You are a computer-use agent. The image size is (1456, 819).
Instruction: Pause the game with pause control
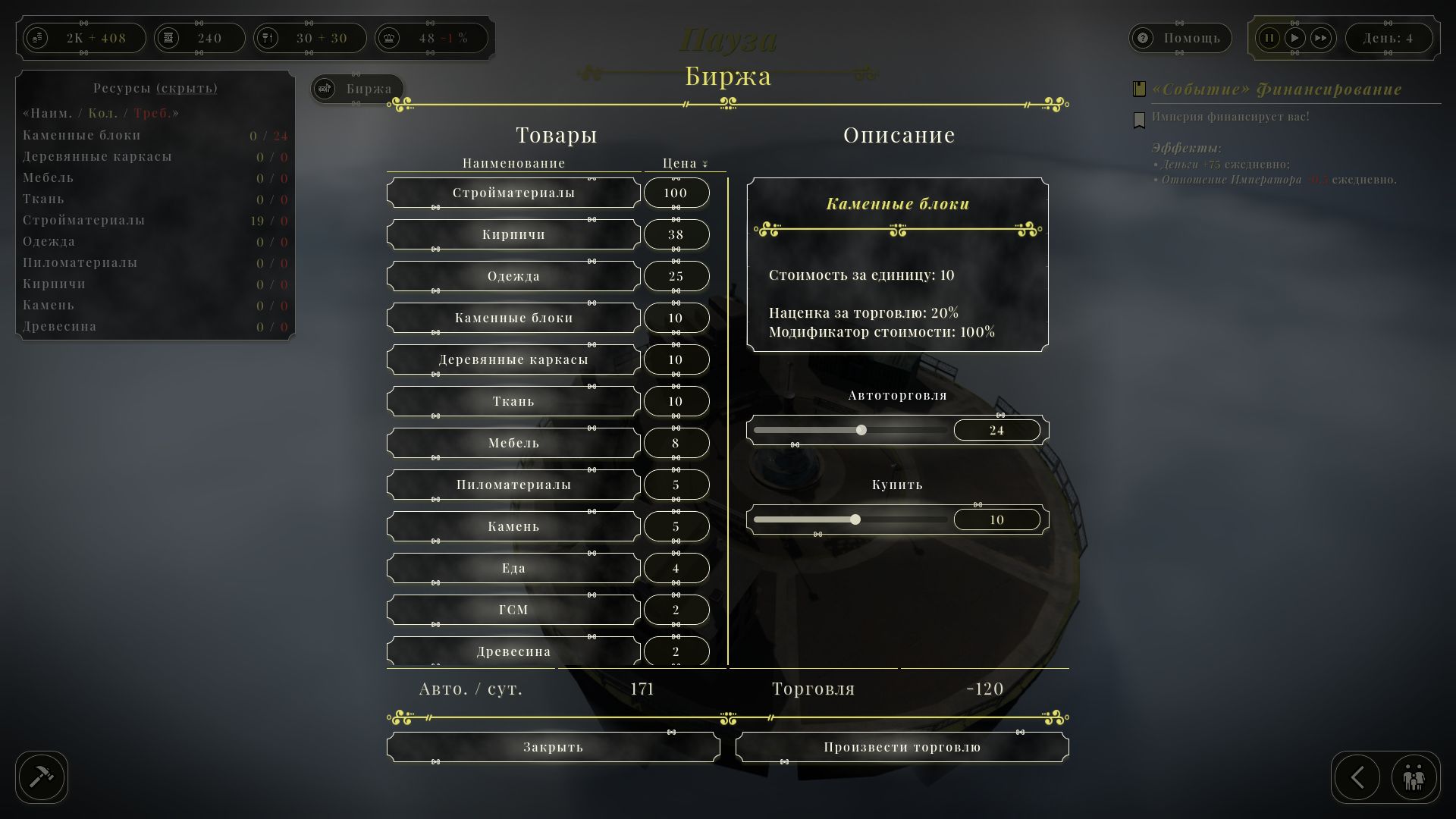pyautogui.click(x=1269, y=38)
